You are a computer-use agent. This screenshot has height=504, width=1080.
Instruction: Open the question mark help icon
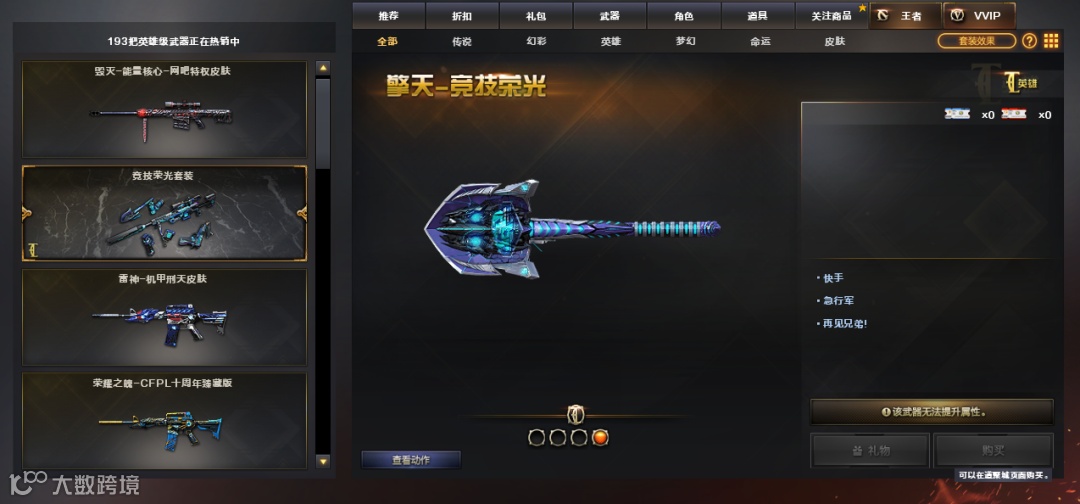(1029, 41)
